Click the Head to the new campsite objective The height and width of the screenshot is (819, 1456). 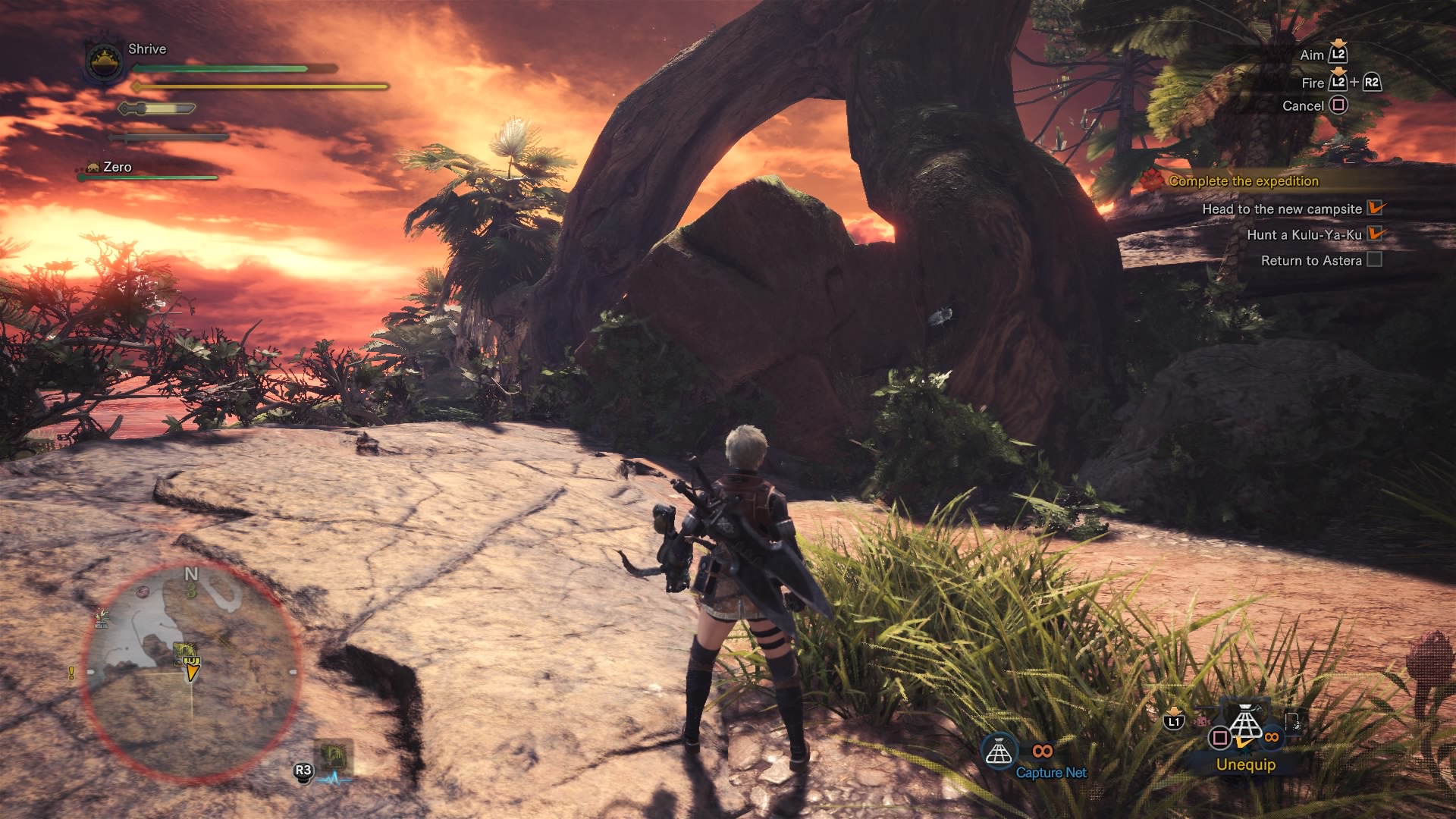[x=1282, y=209]
